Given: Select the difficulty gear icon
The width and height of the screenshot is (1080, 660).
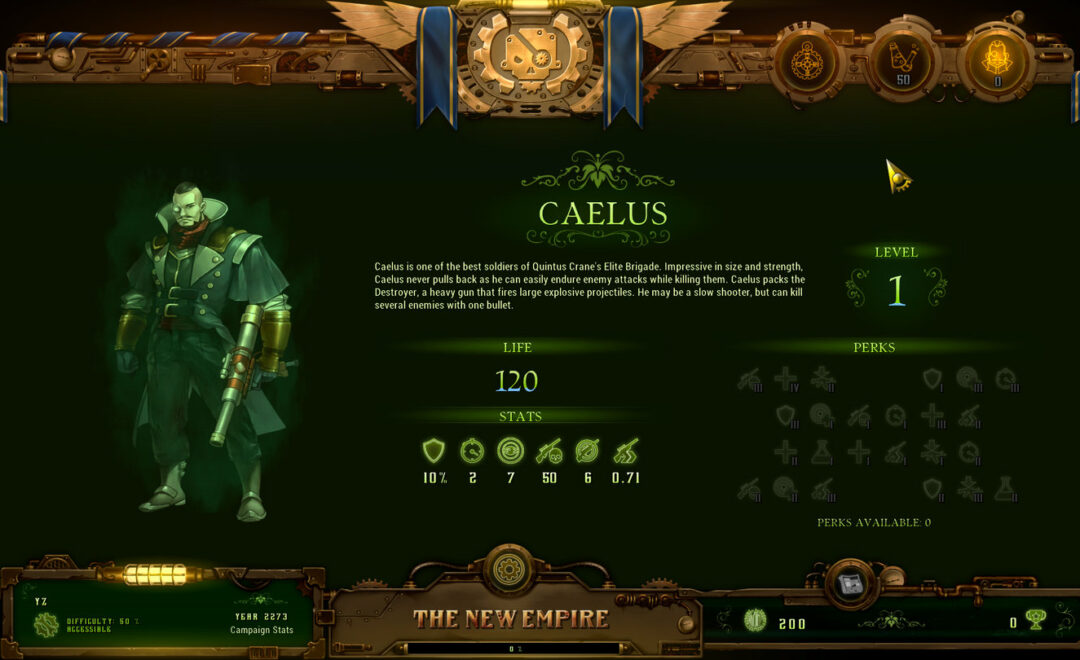Looking at the screenshot, I should click(x=46, y=626).
